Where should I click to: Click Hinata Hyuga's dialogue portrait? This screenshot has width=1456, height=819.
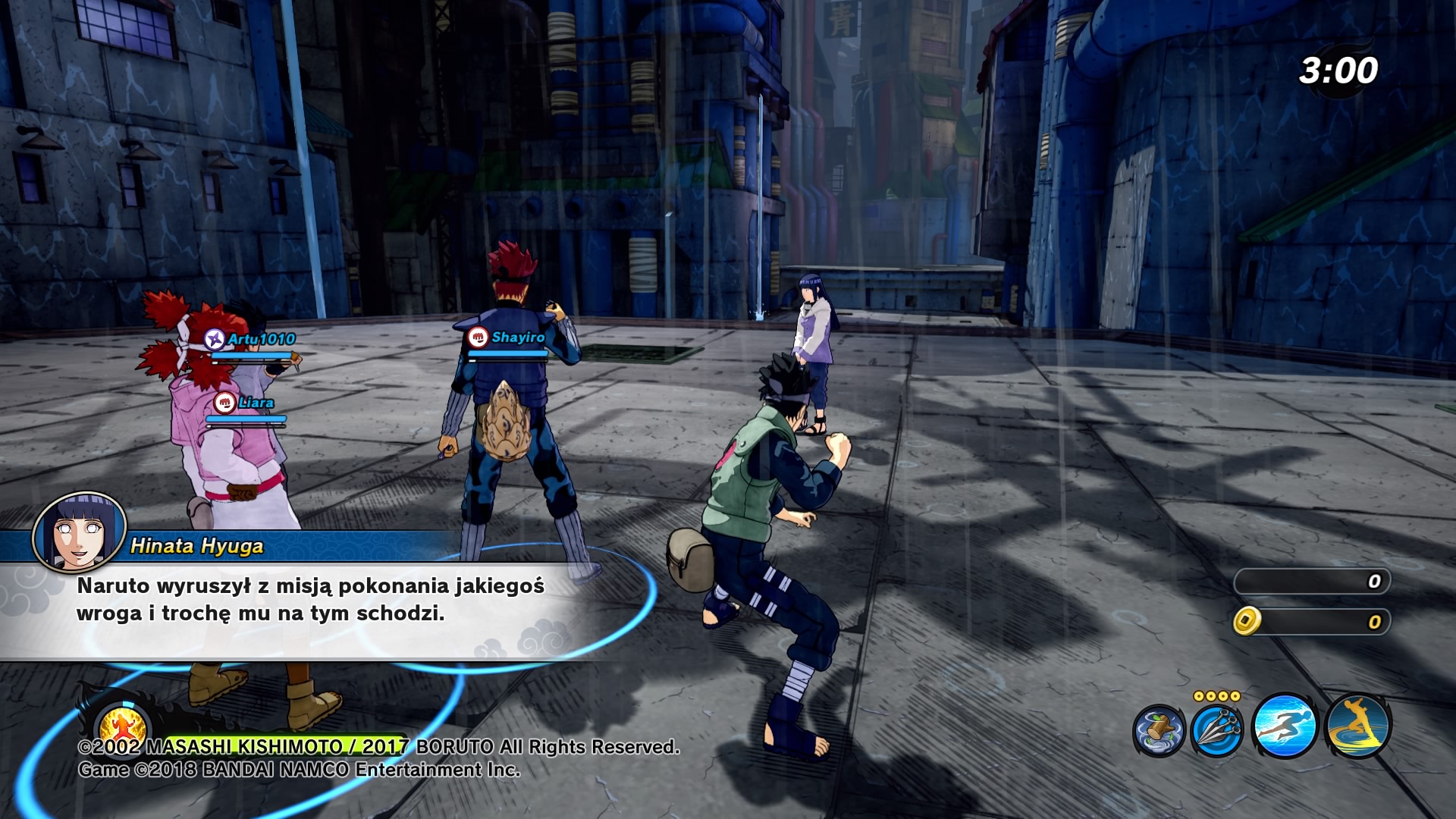point(79,532)
